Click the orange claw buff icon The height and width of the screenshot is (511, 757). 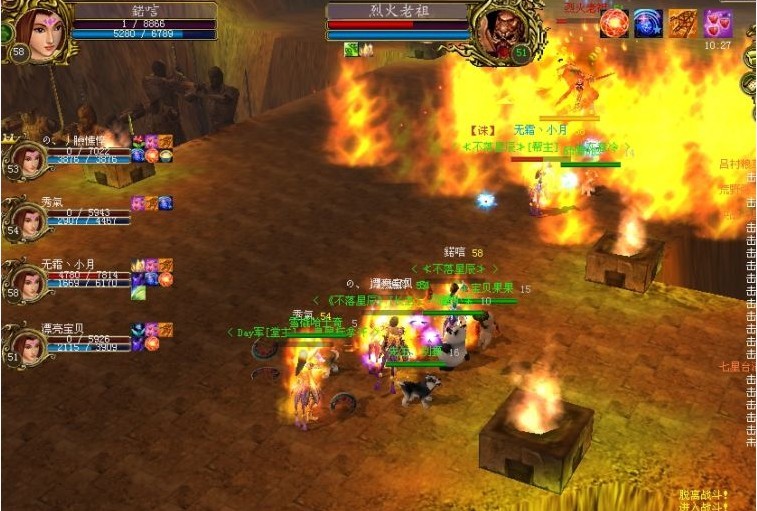(683, 23)
